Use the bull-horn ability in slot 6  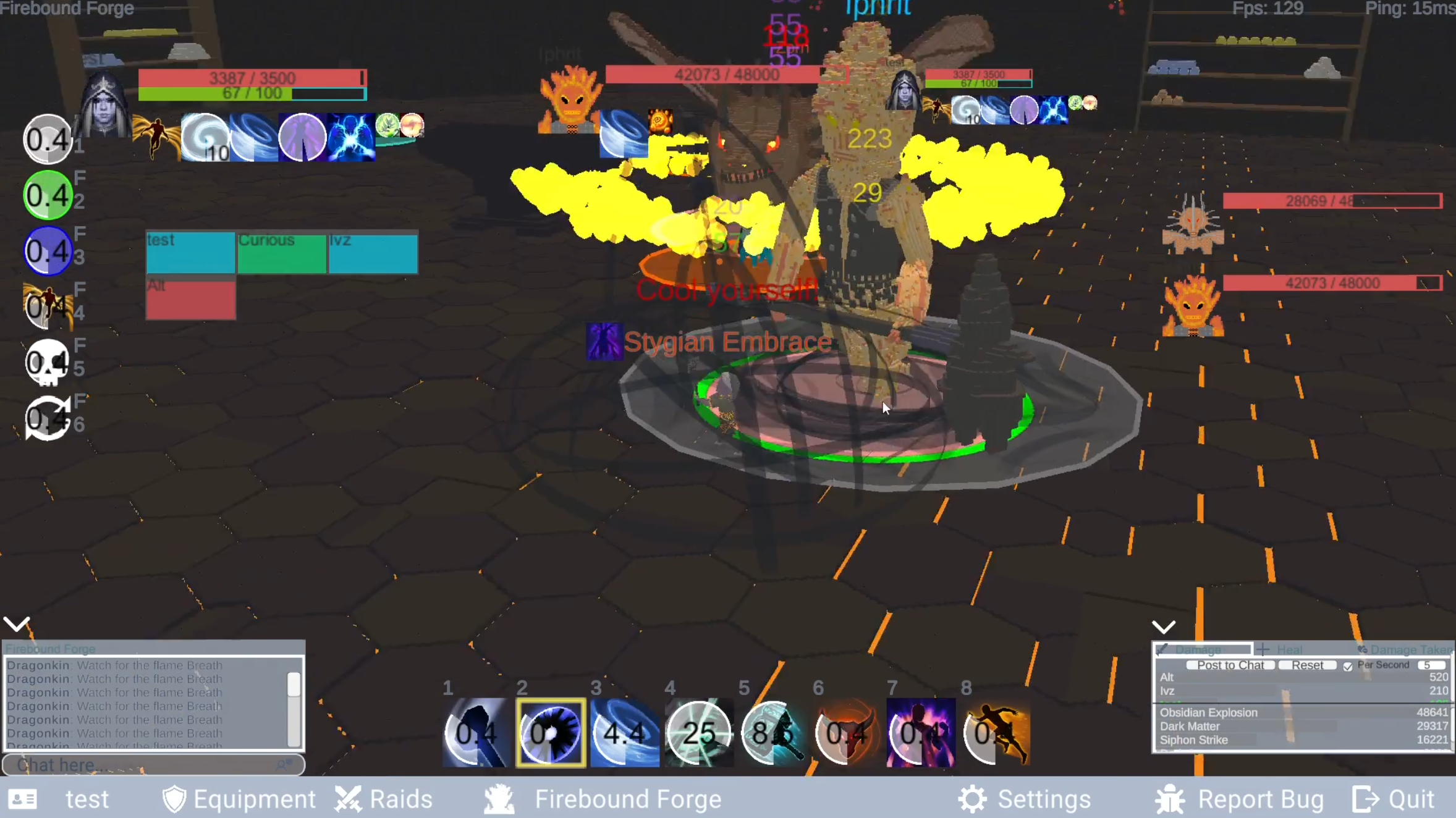click(x=847, y=733)
